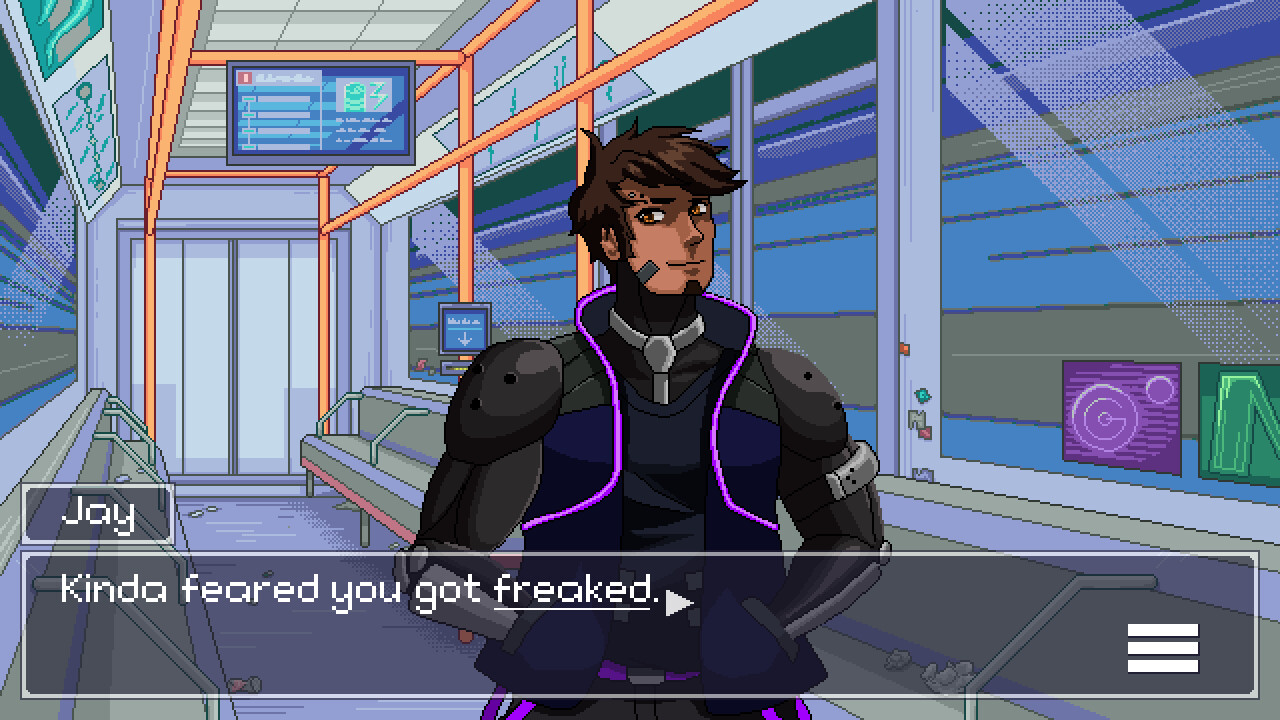
Task: Open the hamburger menu in the dialogue box
Action: [1163, 646]
